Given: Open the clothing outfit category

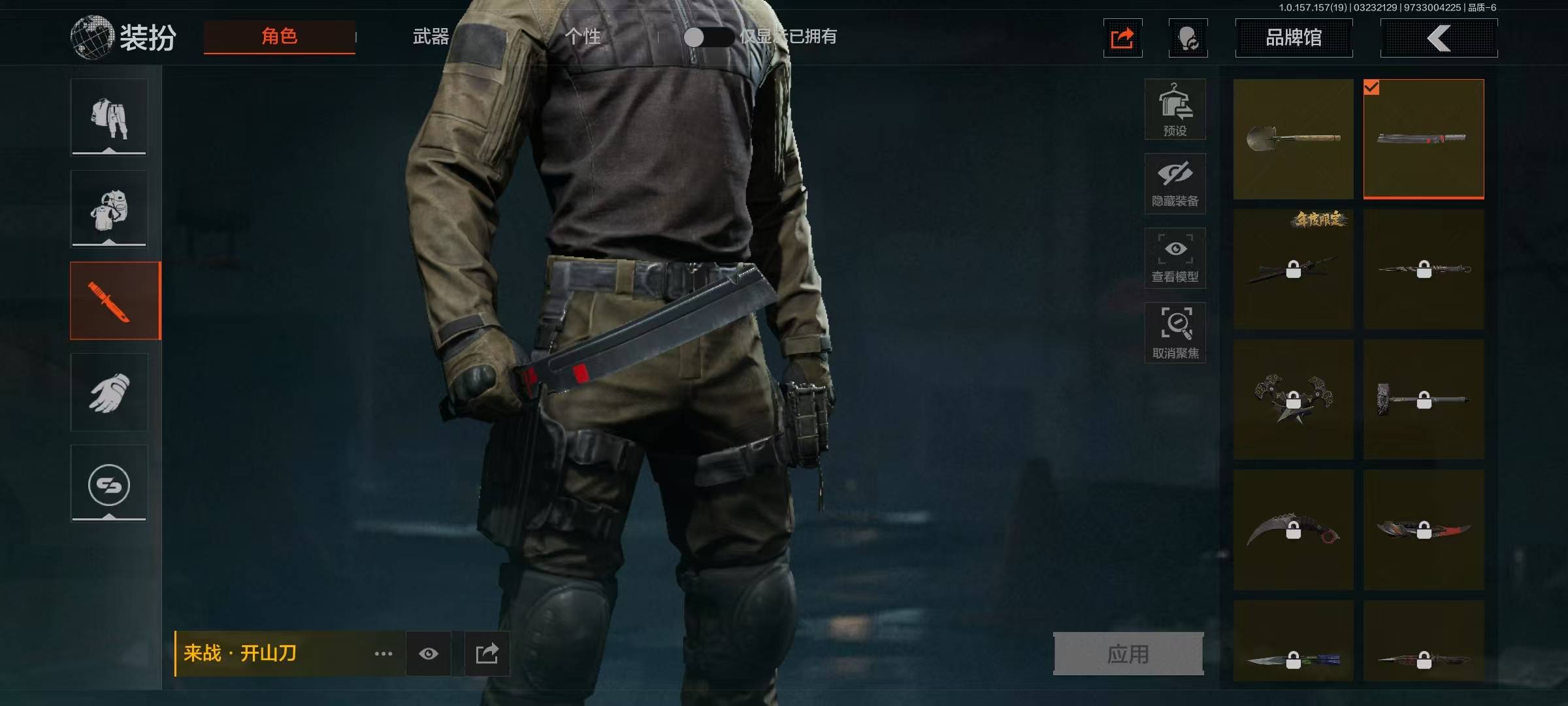Looking at the screenshot, I should 109,118.
